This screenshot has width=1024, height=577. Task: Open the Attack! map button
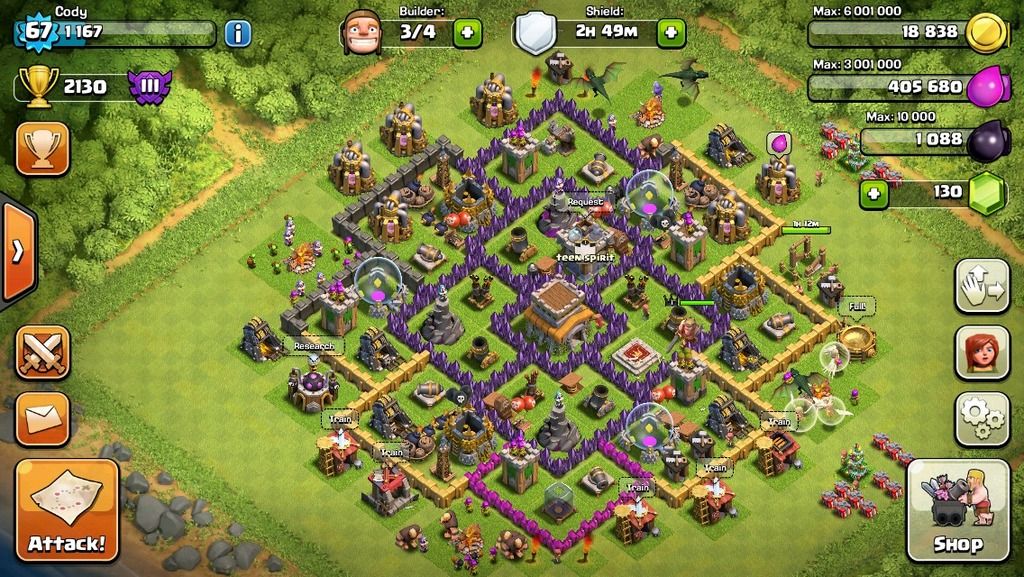(x=66, y=510)
